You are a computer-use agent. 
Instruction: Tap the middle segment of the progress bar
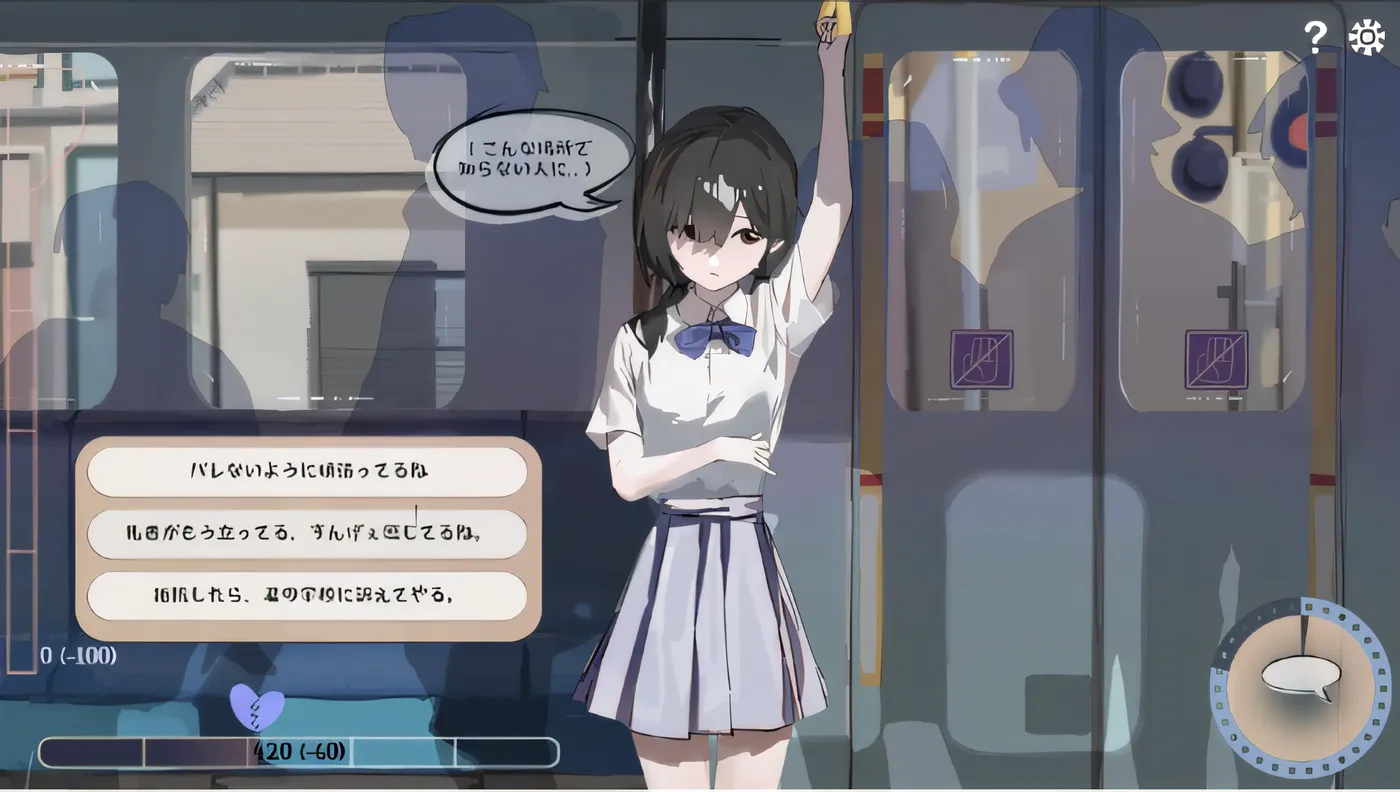coord(298,750)
